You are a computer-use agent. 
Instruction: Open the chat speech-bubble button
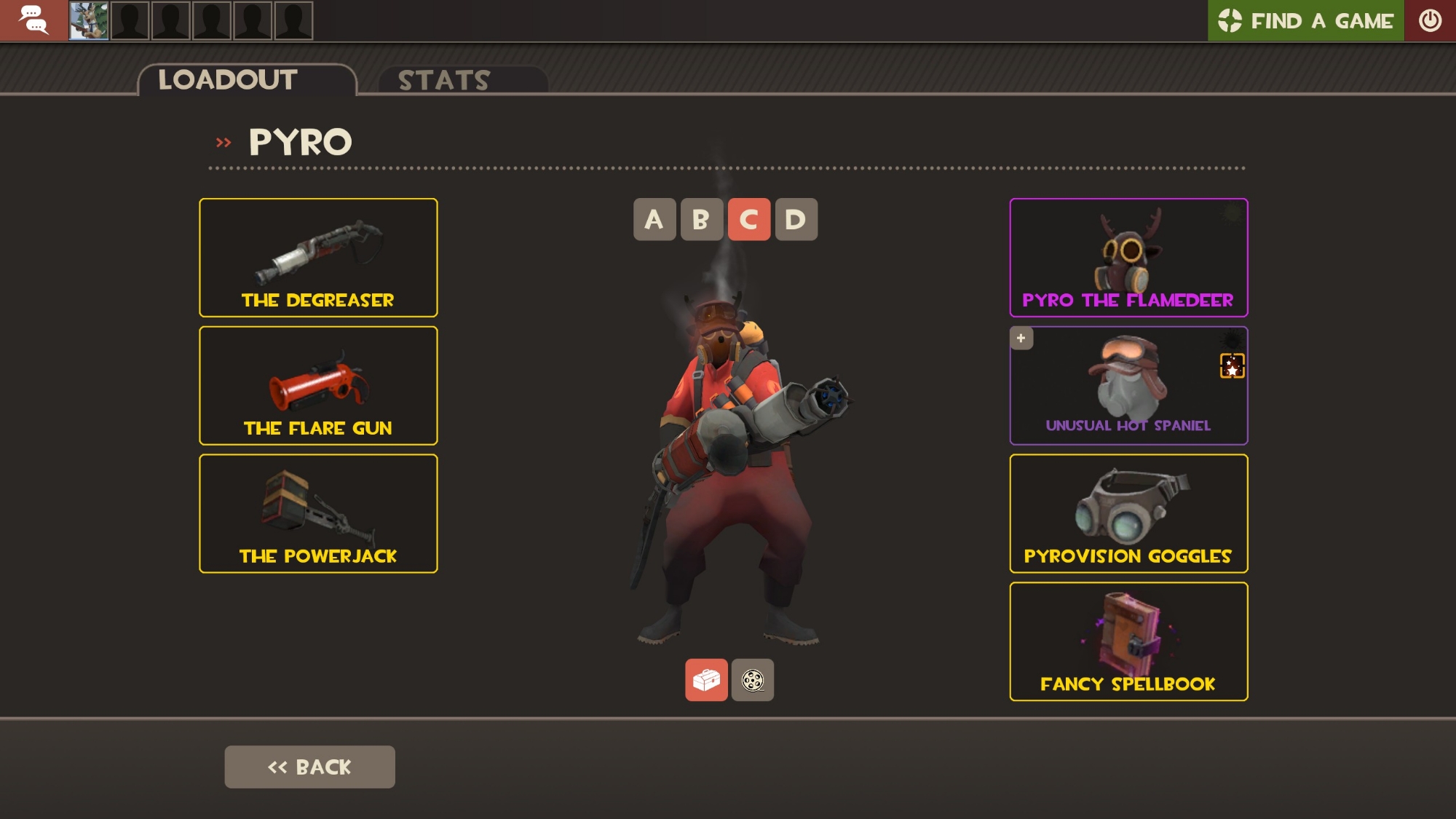pos(33,20)
